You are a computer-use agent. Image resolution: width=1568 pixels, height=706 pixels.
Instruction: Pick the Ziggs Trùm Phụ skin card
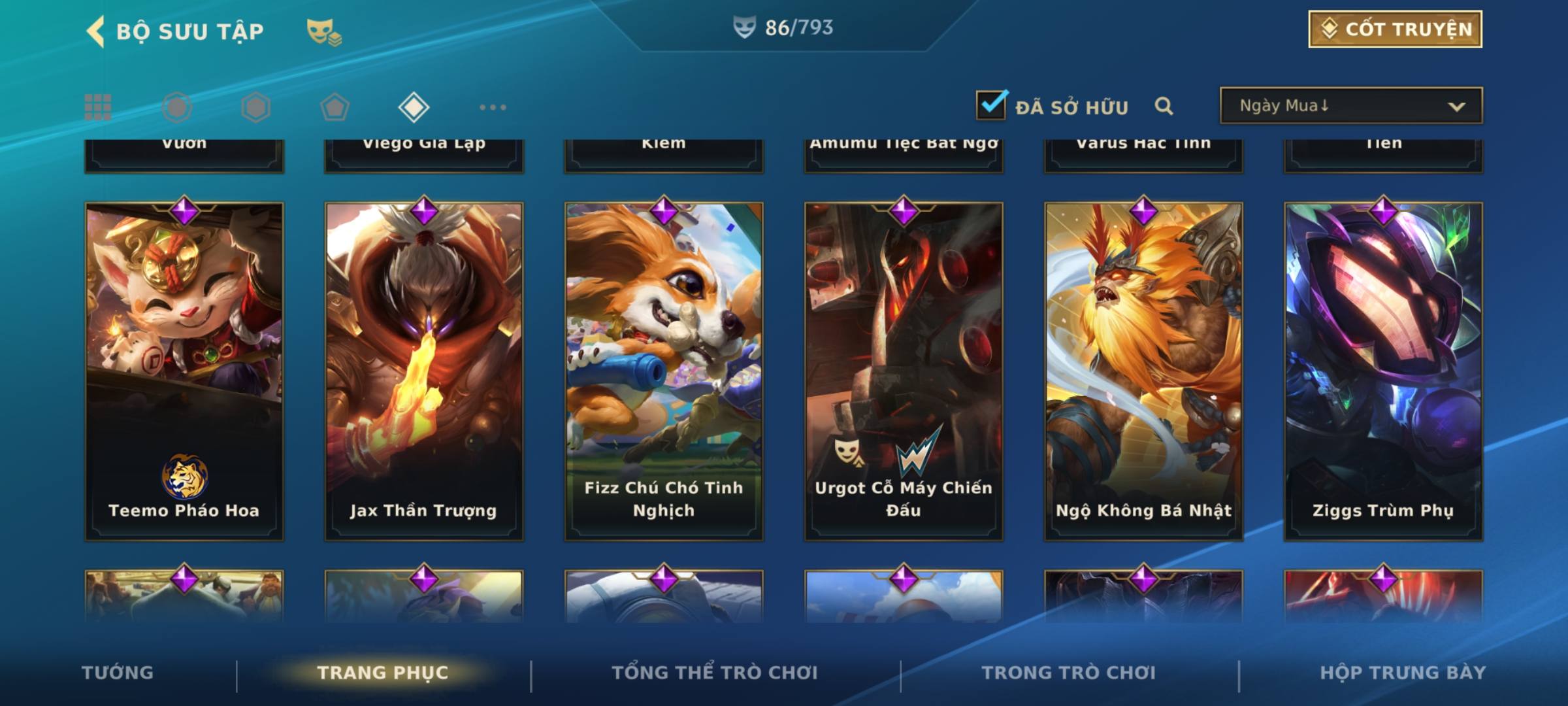coord(1383,371)
